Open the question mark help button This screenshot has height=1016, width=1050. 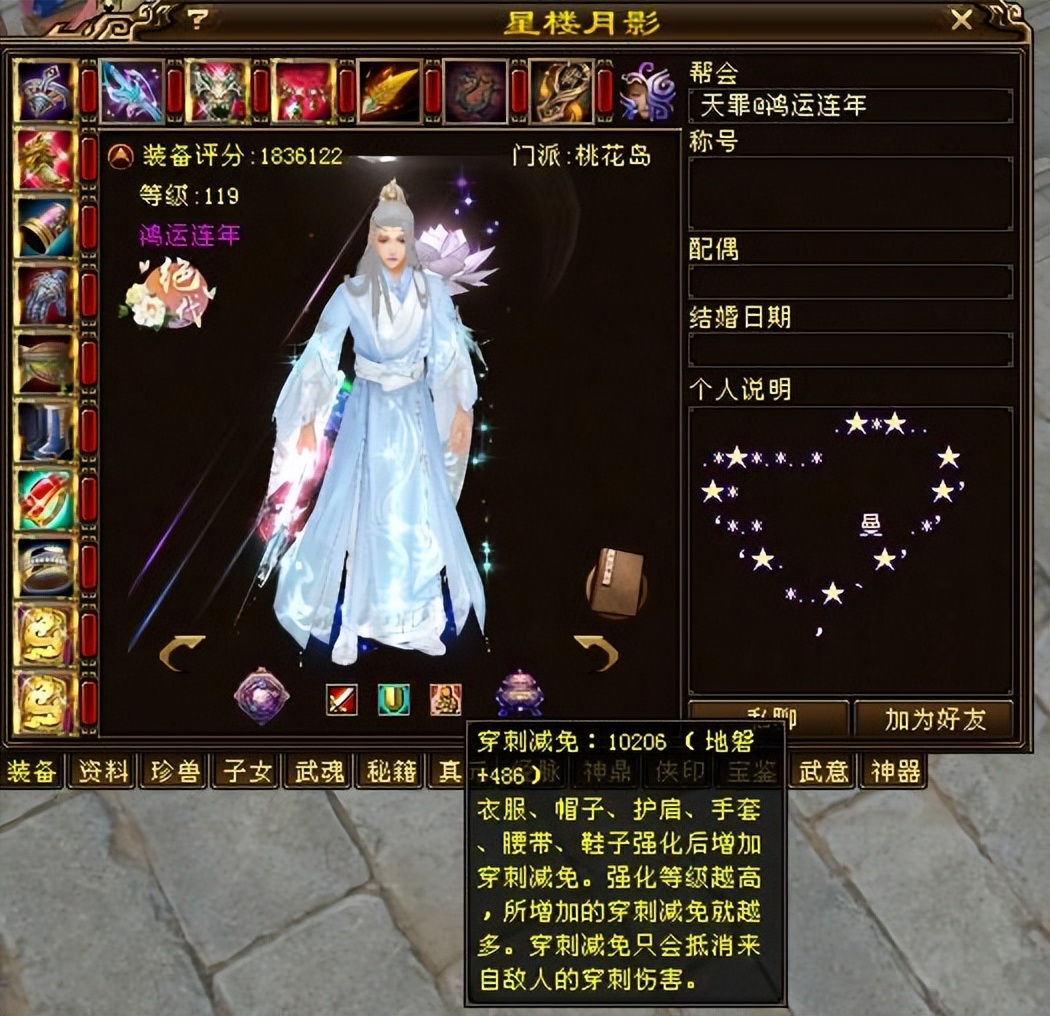coord(199,19)
